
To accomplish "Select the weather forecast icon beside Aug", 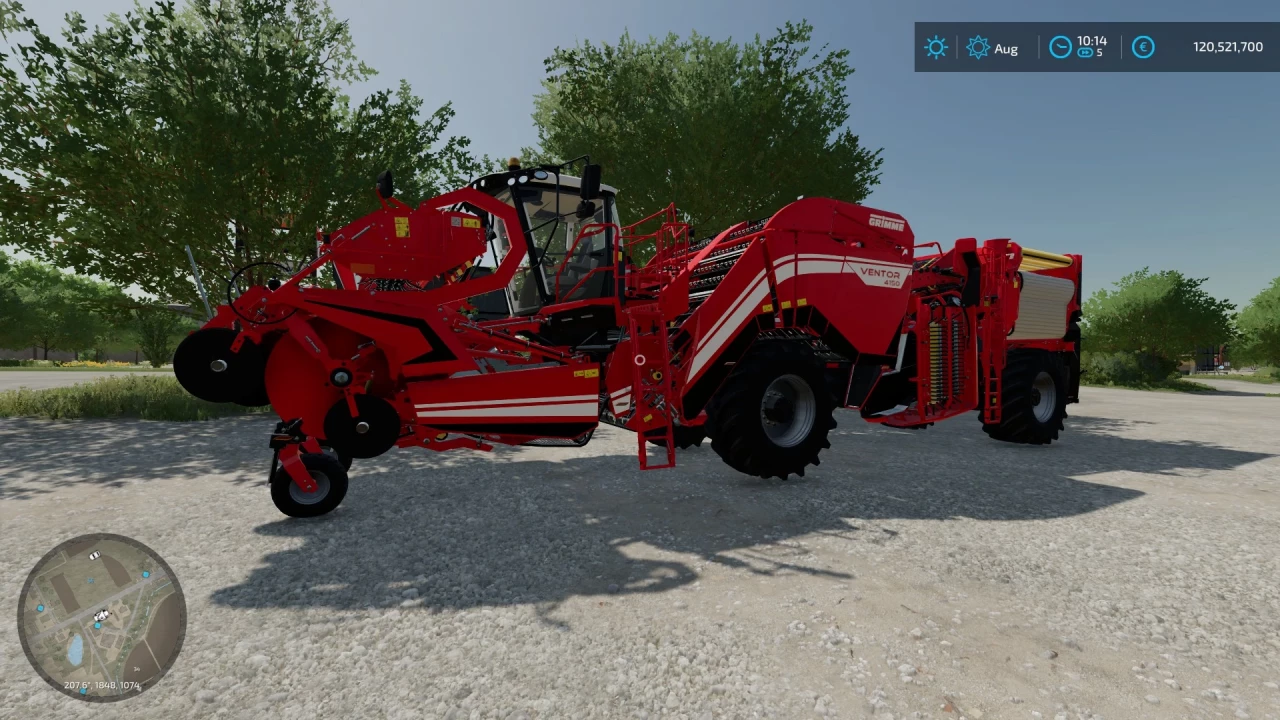I will (x=979, y=46).
